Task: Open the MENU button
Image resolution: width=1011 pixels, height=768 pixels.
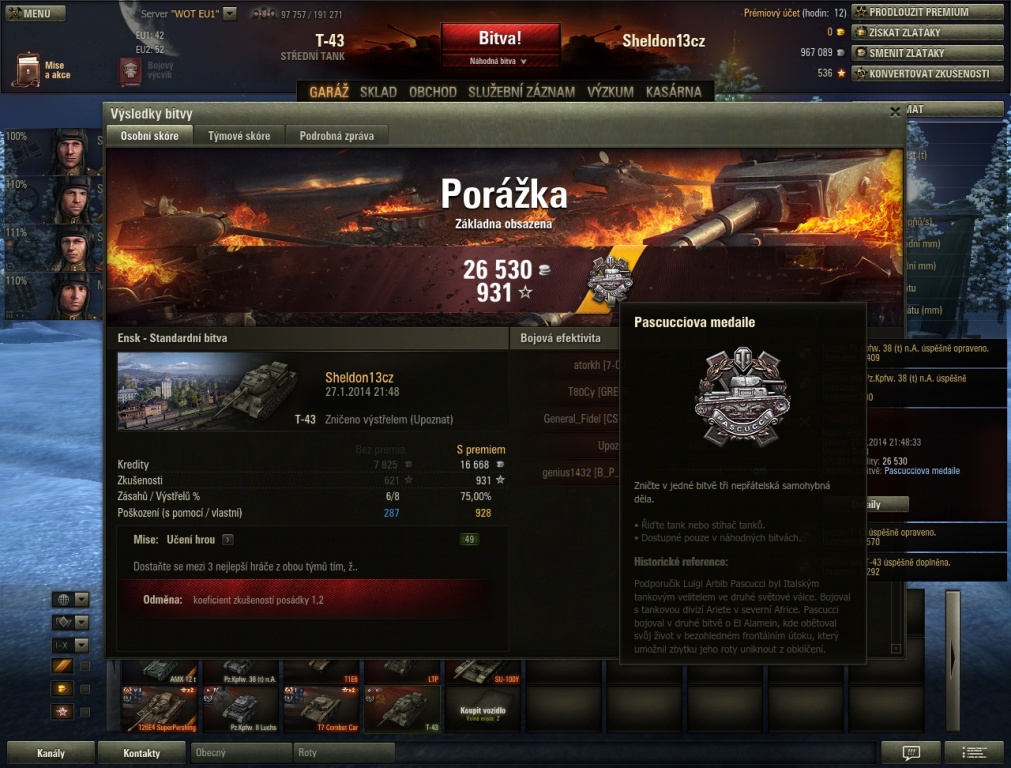Action: click(x=36, y=14)
